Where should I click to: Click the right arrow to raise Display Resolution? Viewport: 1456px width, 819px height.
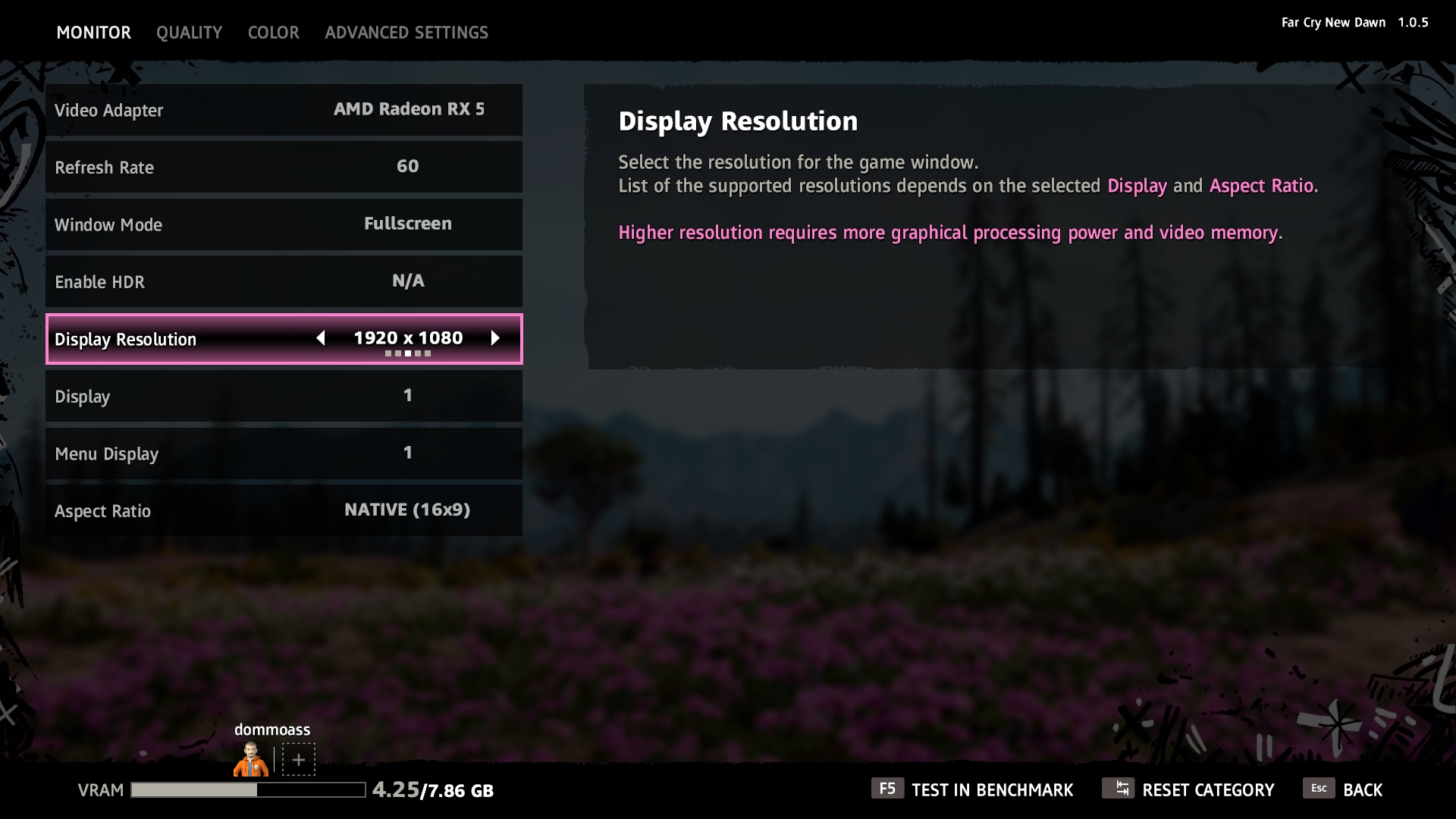[495, 338]
